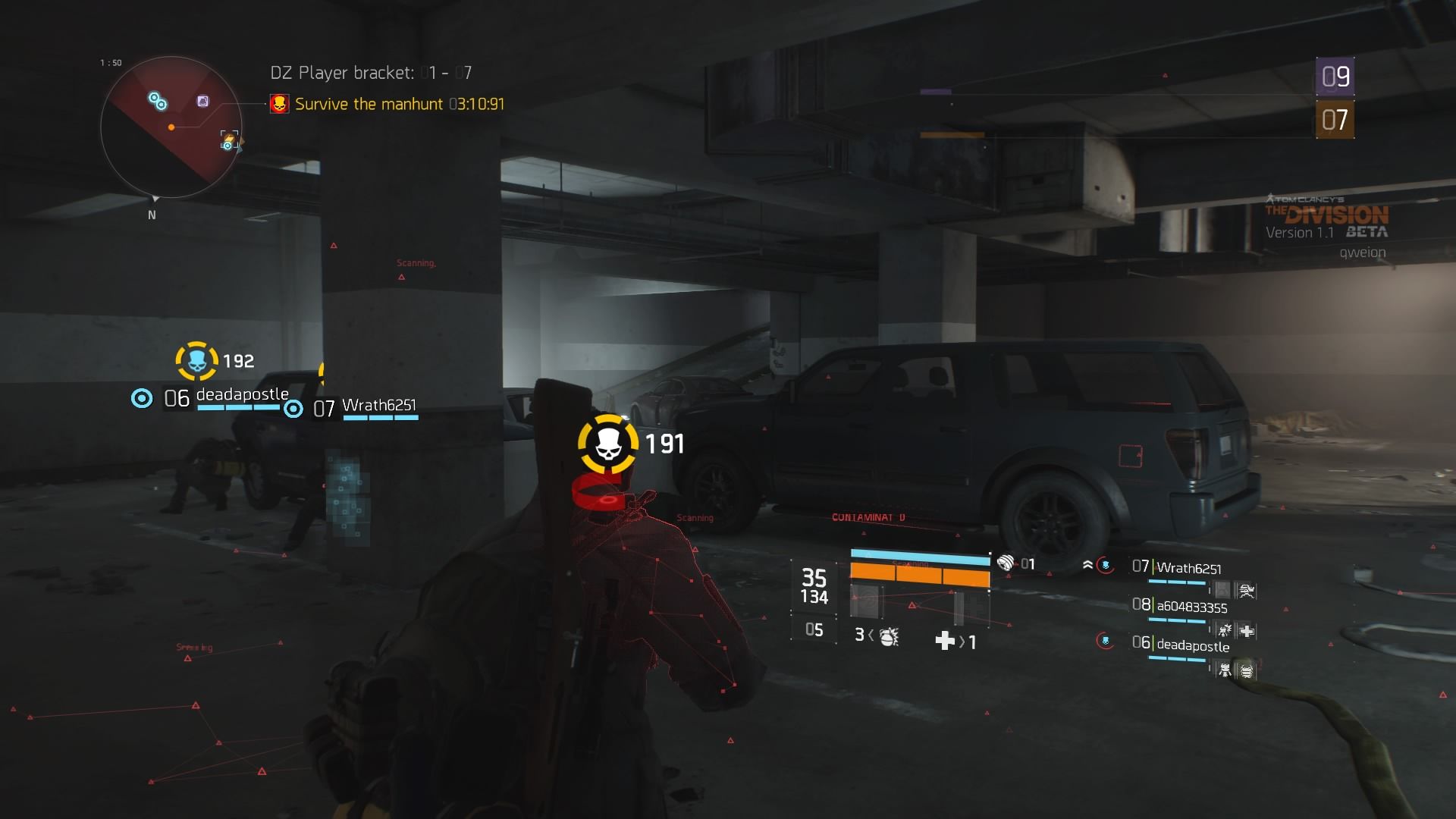Select a604833355 in the group list

point(1191,607)
